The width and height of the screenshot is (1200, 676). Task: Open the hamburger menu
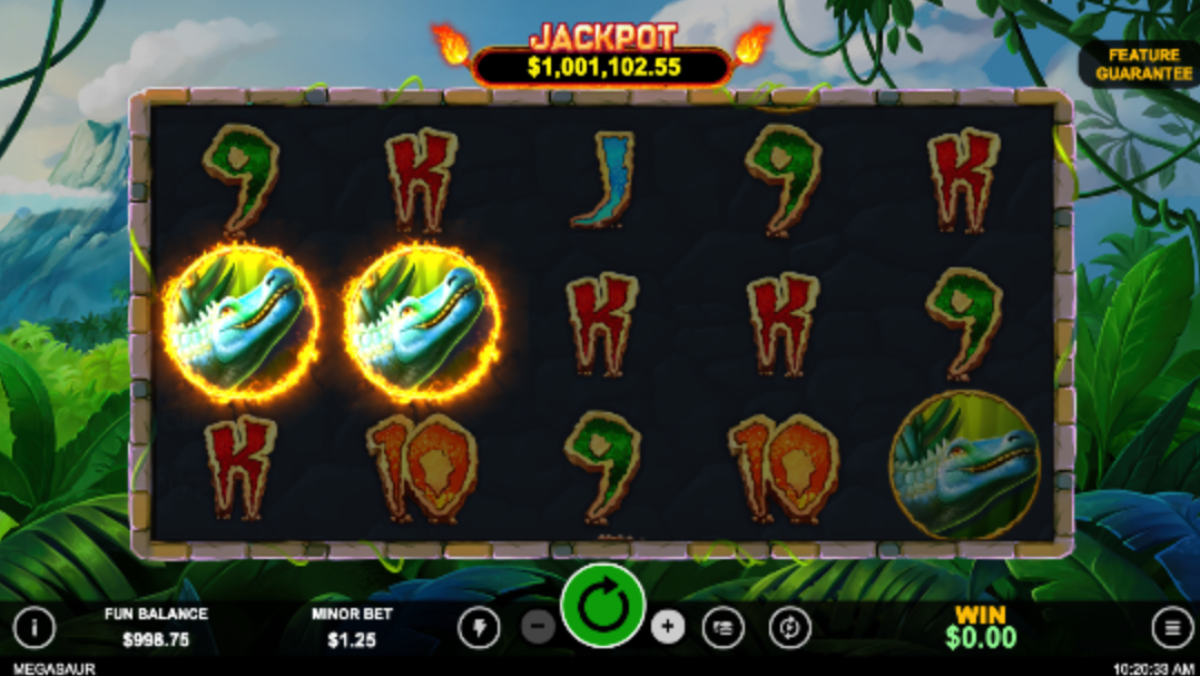(1171, 628)
